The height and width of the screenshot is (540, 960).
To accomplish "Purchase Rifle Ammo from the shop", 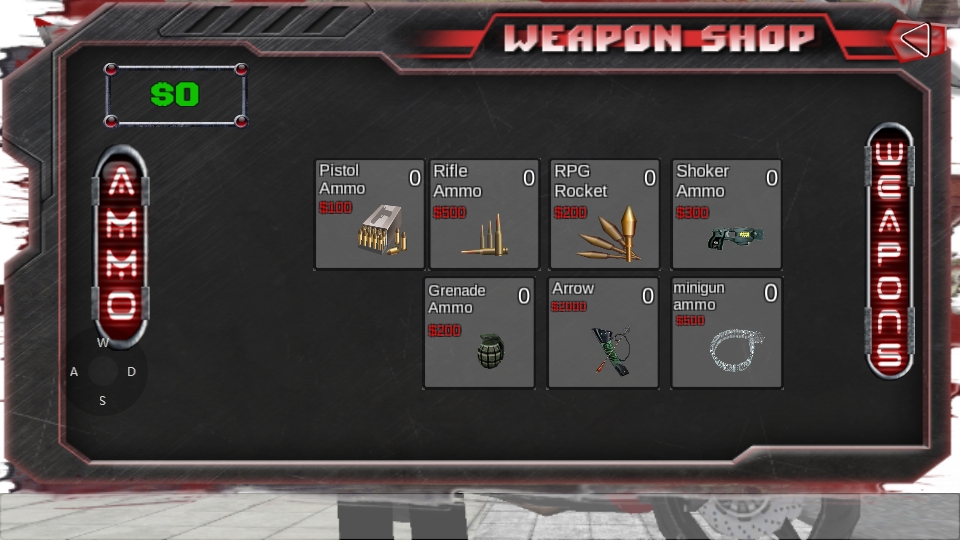I will (x=484, y=214).
